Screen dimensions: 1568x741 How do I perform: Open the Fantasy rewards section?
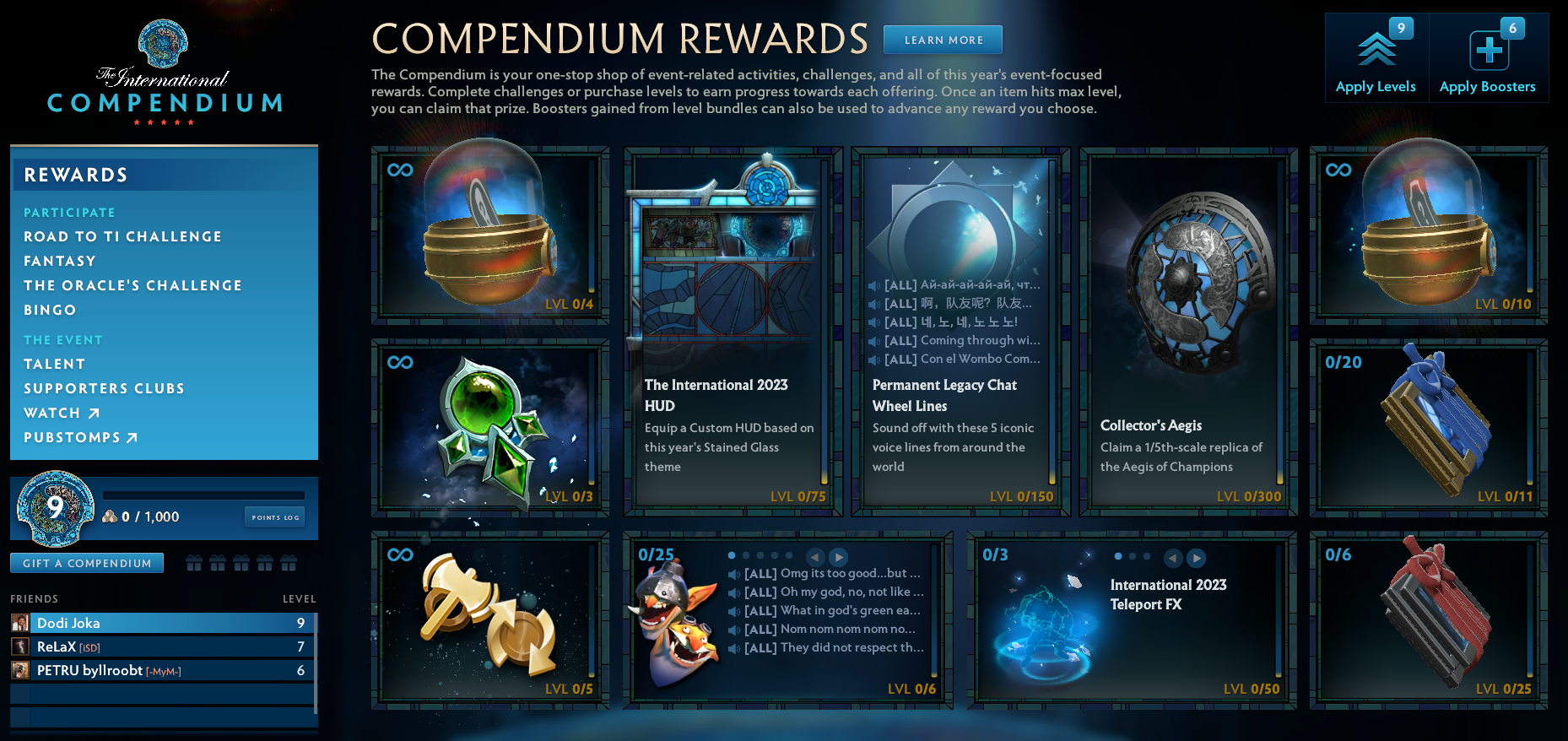(x=59, y=261)
